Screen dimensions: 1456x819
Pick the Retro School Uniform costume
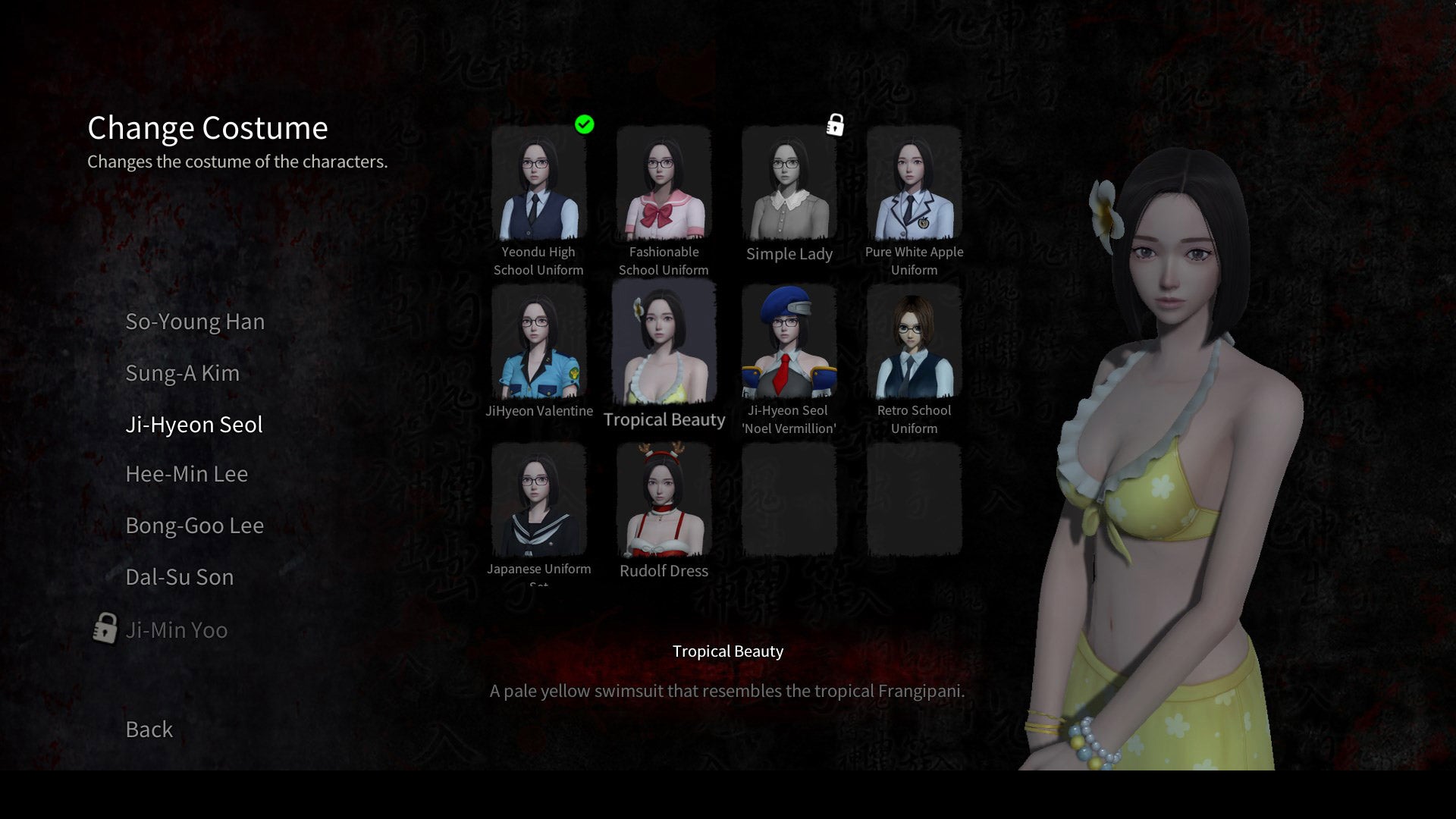tap(914, 345)
